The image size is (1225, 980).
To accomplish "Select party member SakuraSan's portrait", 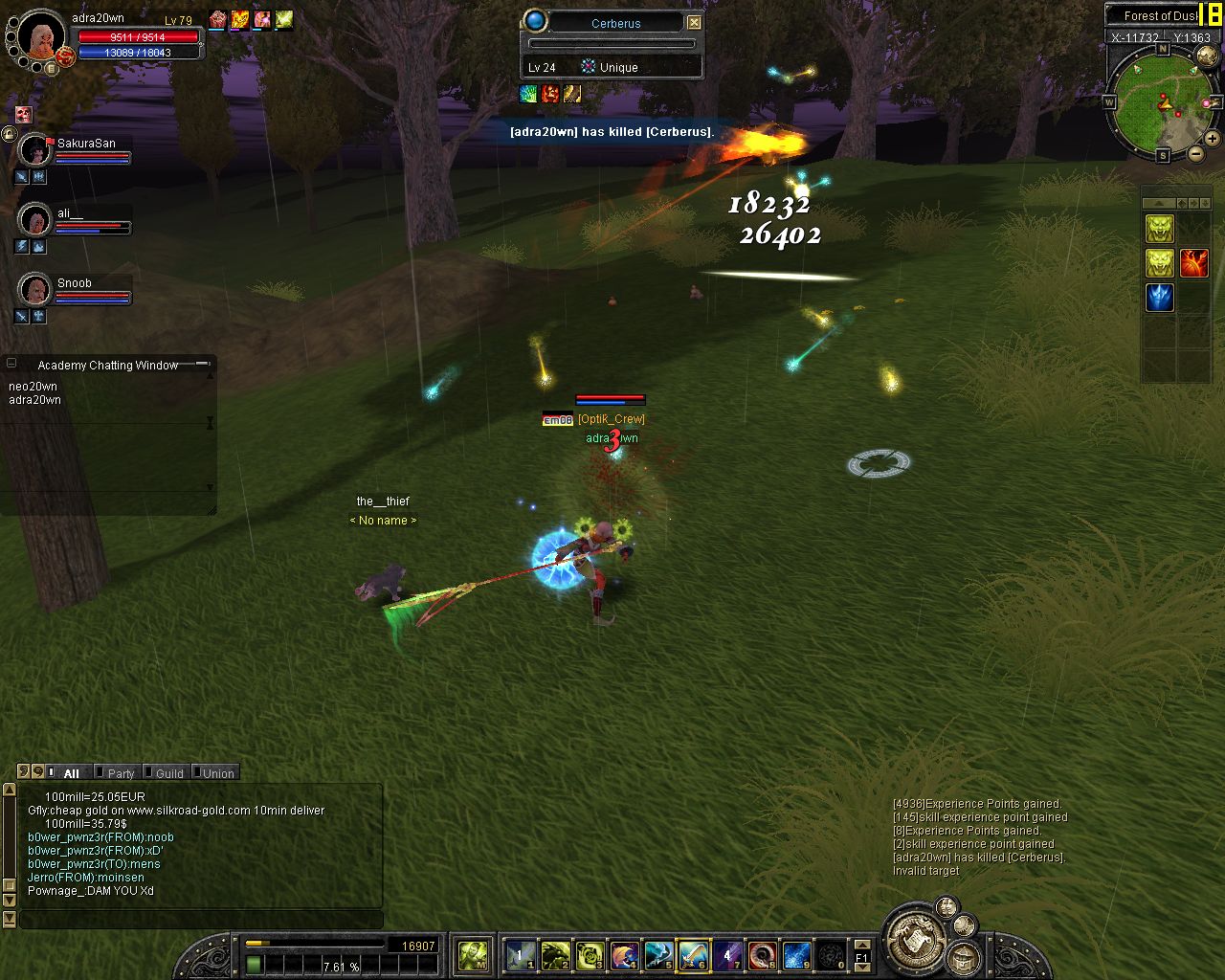I will 34,151.
